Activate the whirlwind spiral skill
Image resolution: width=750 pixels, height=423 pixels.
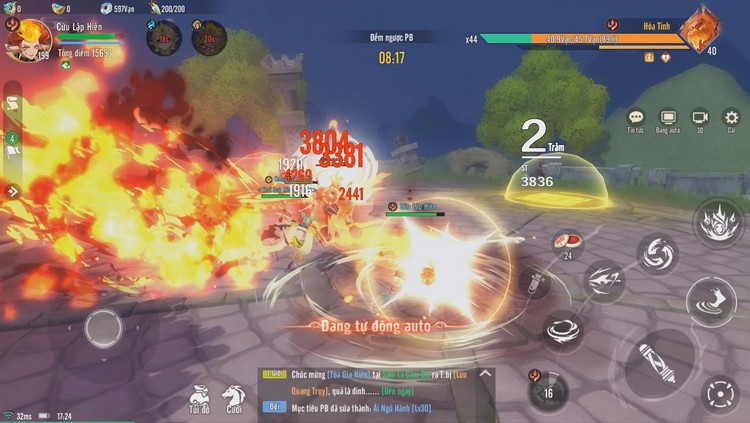657,253
